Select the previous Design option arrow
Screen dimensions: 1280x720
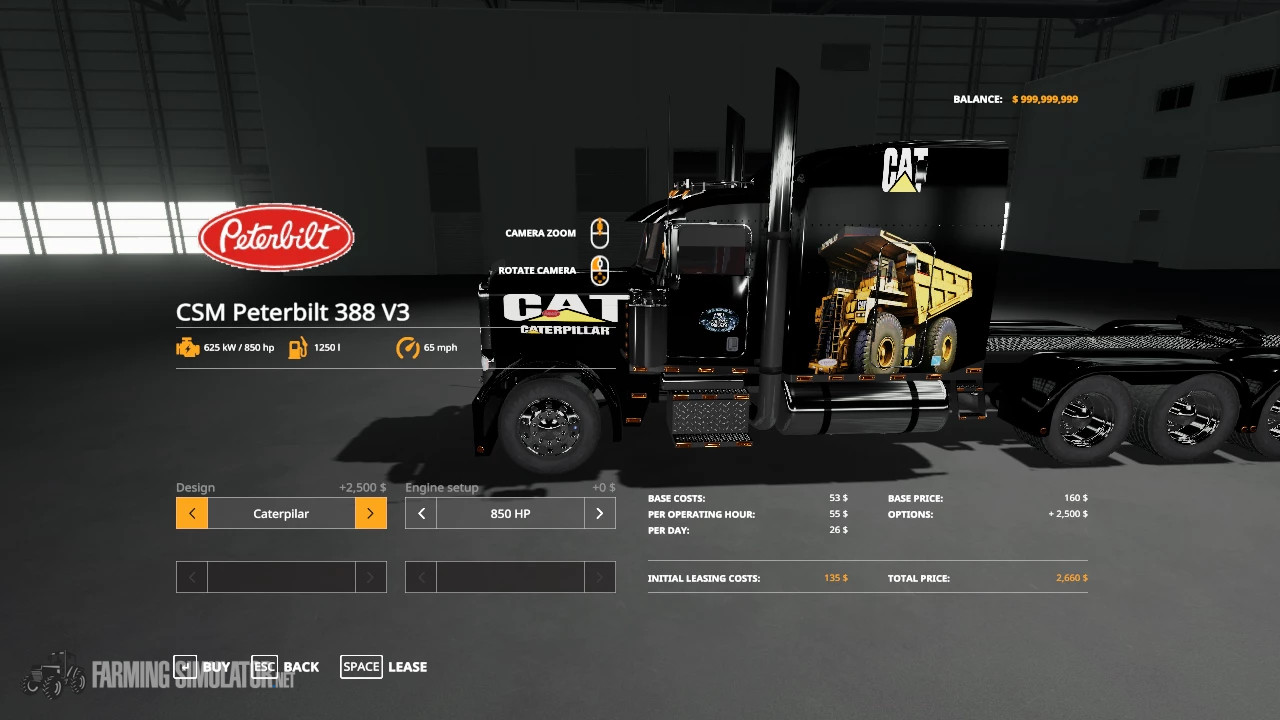pos(191,513)
